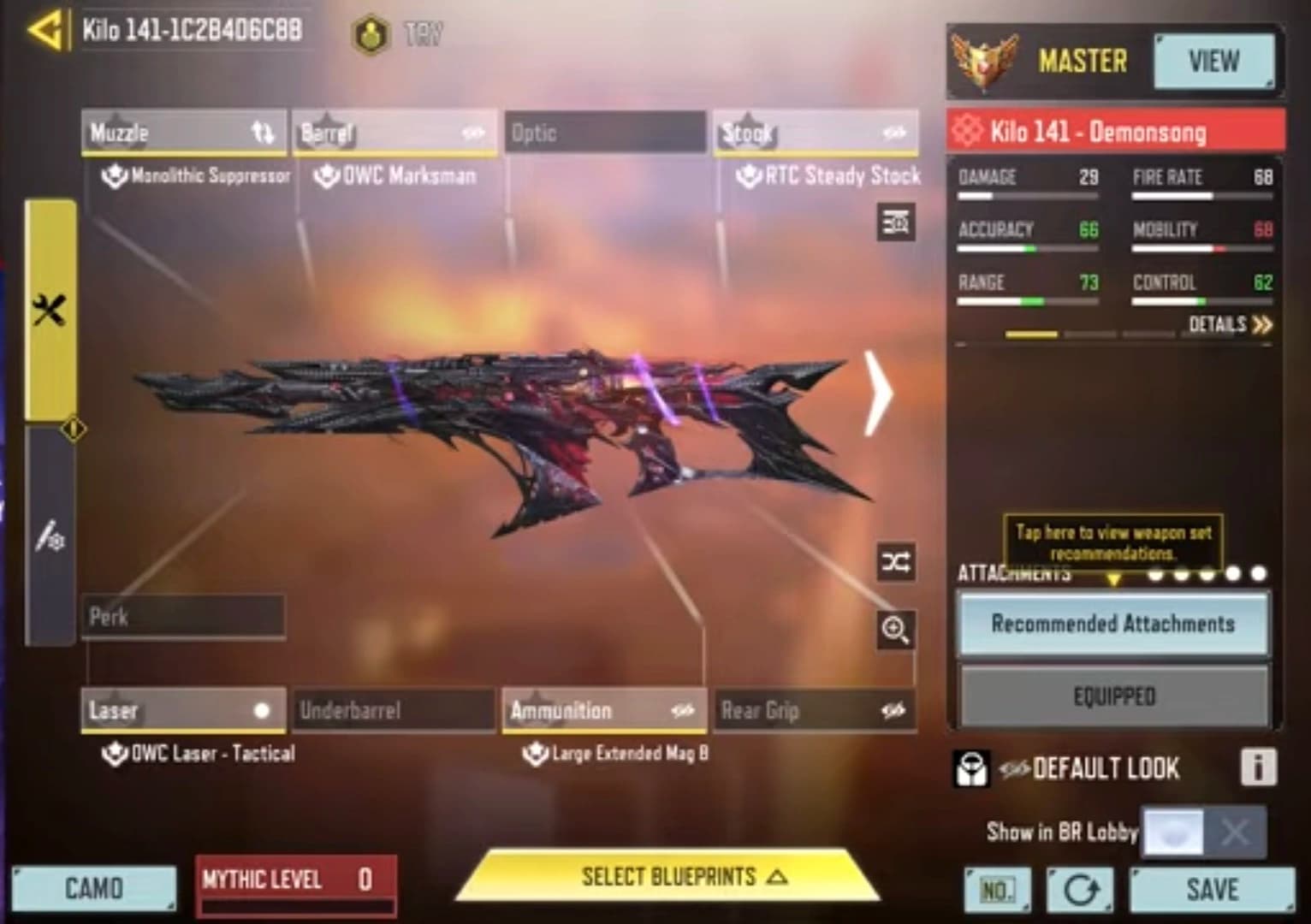
Task: Choose the empty Optic slot
Action: 605,133
